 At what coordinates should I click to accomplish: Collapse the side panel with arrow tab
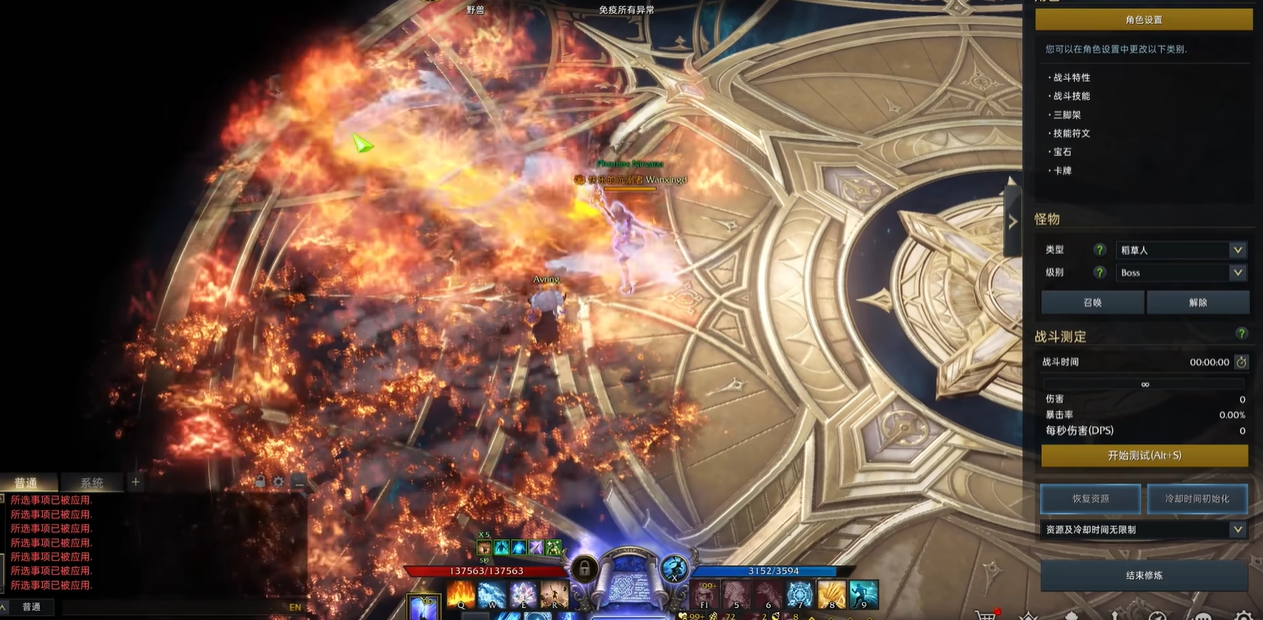tap(1012, 221)
